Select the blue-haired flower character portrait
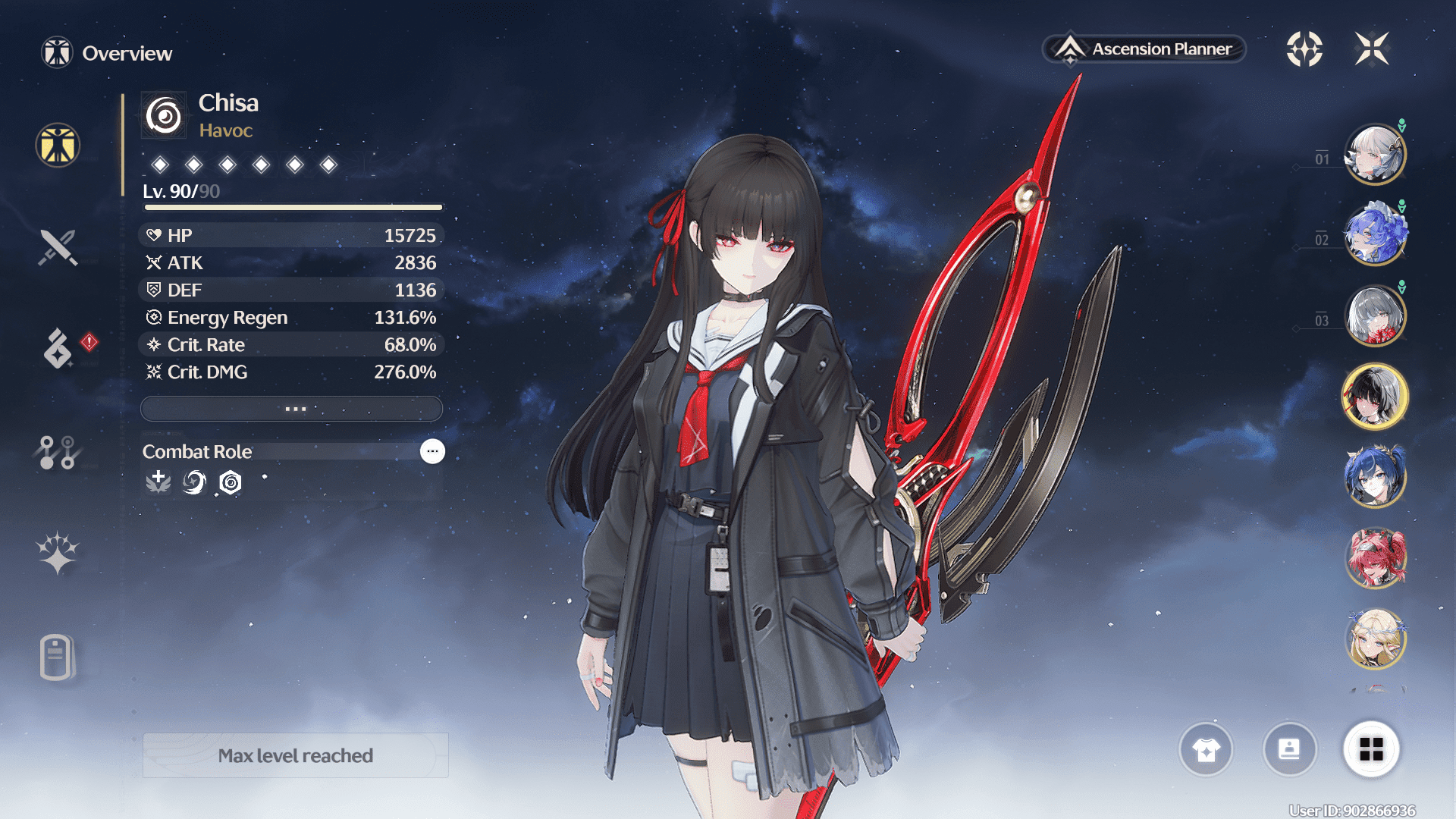The height and width of the screenshot is (819, 1456). pyautogui.click(x=1375, y=235)
